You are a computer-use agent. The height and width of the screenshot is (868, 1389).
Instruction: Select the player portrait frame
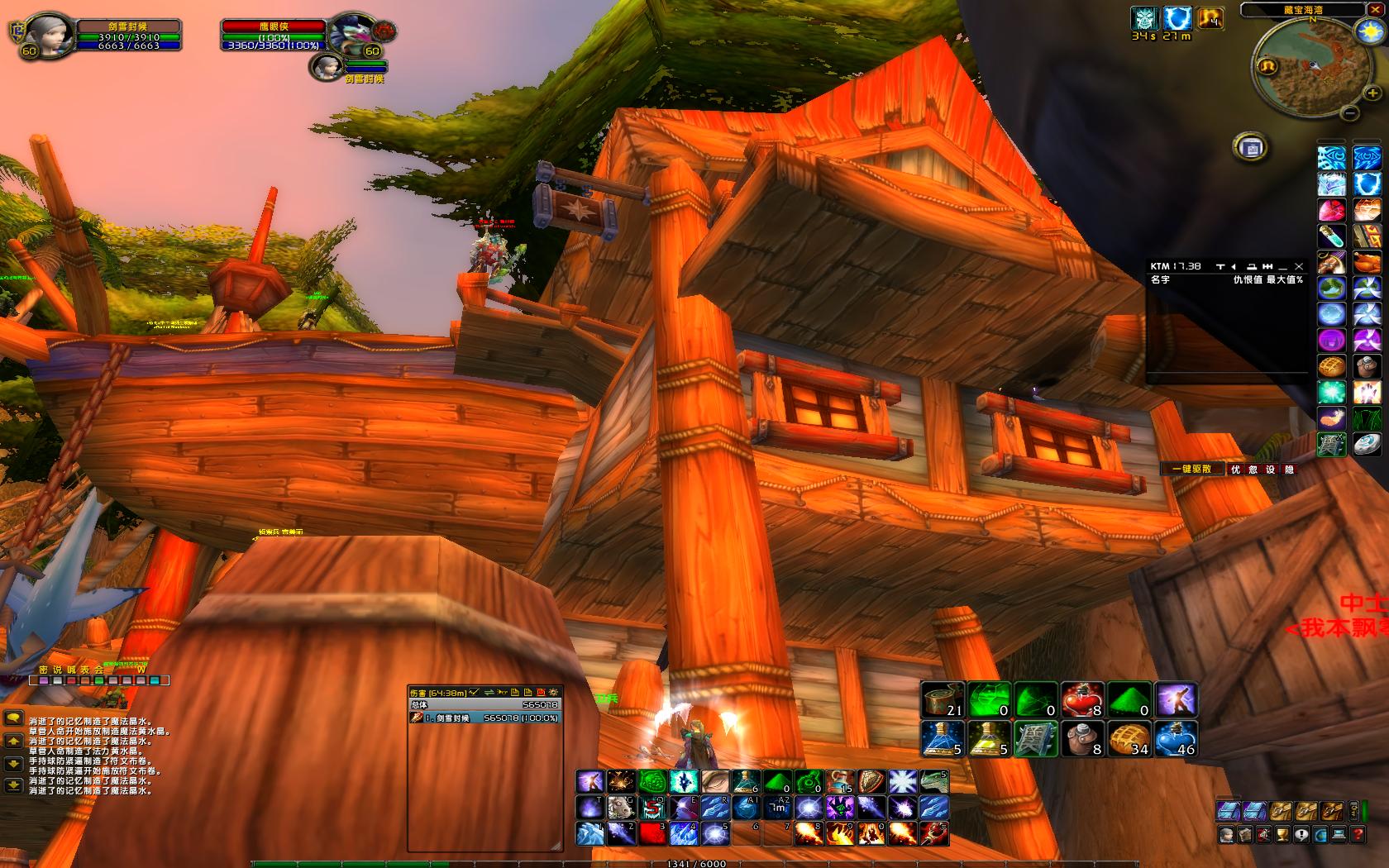pyautogui.click(x=46, y=36)
